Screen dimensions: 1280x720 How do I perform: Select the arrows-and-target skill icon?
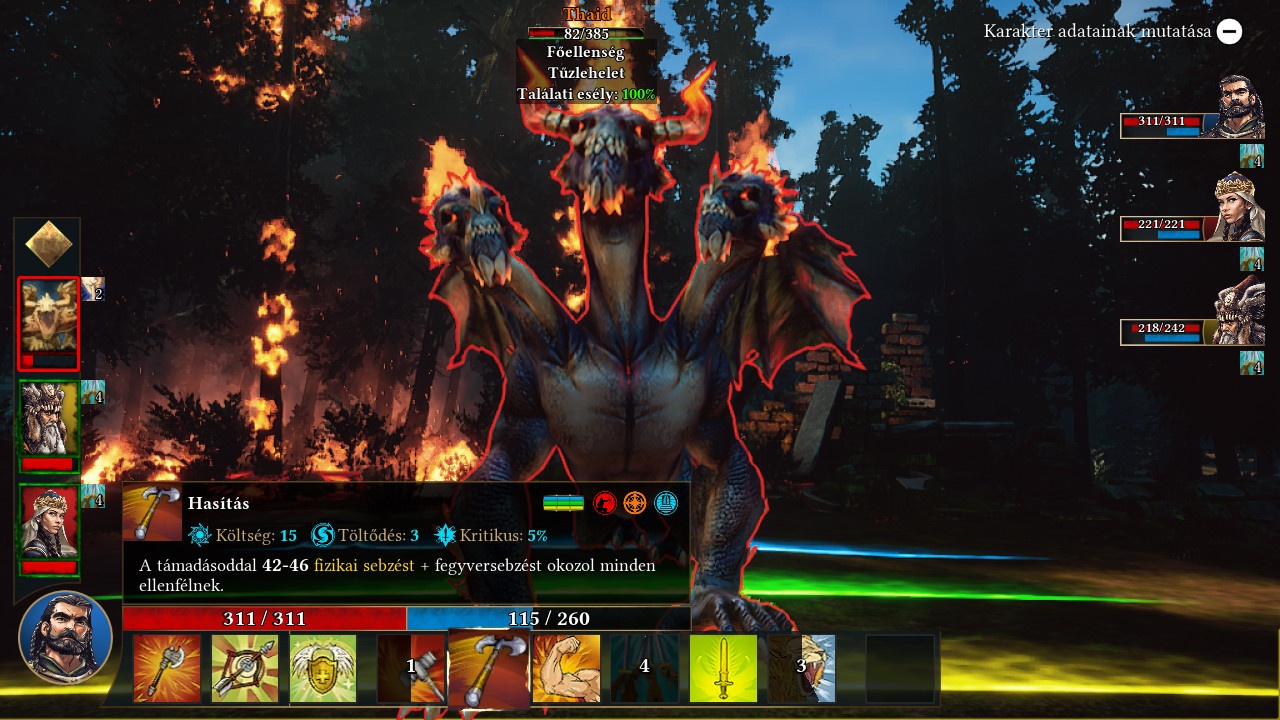point(245,668)
